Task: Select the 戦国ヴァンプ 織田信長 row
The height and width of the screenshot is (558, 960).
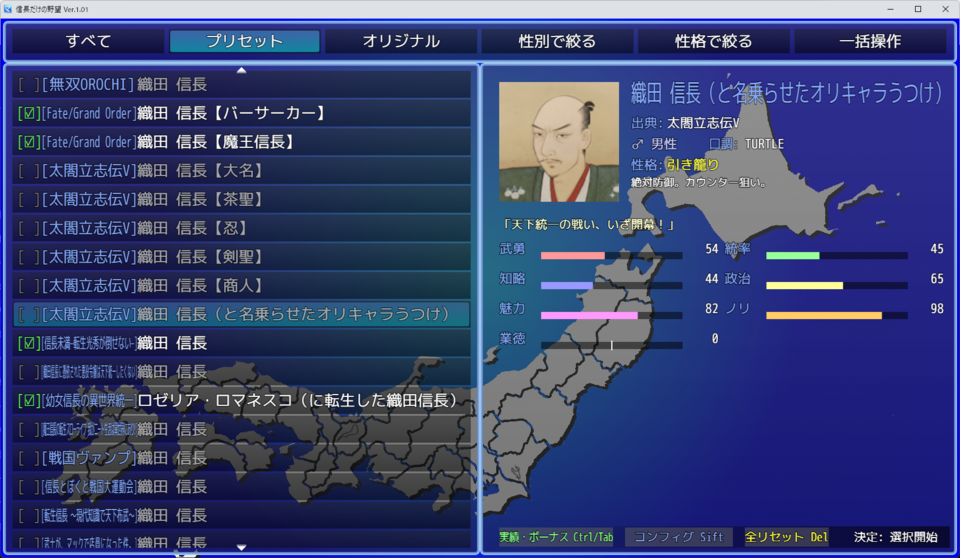Action: (x=242, y=458)
